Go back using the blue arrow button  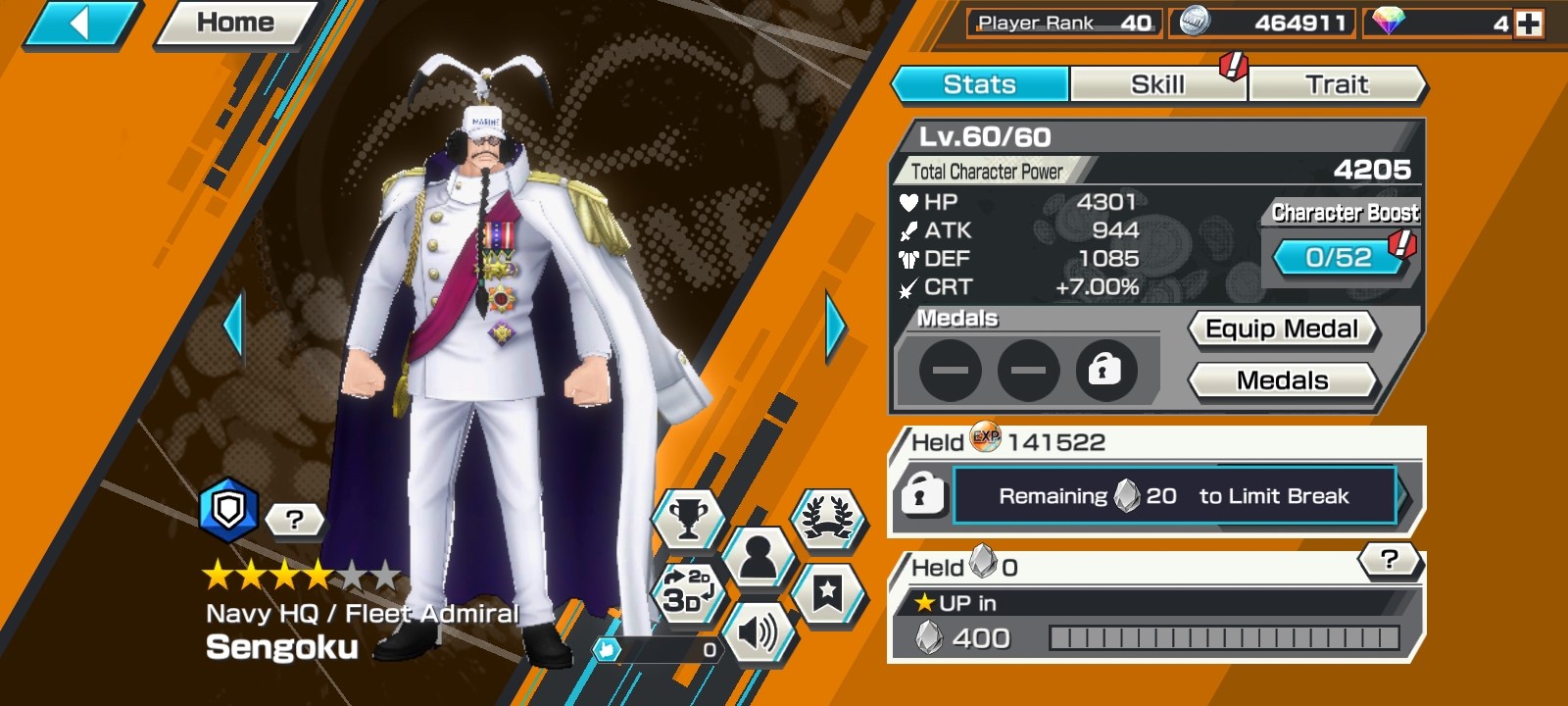point(80,24)
